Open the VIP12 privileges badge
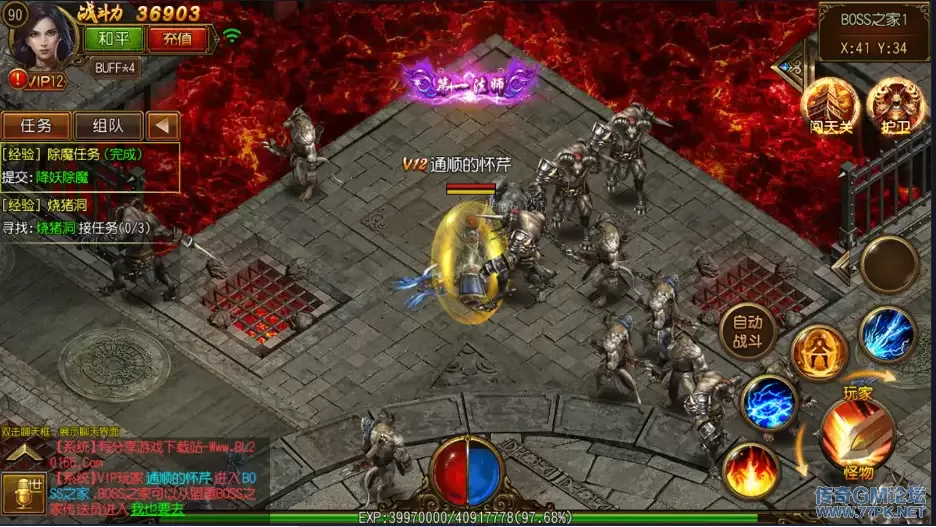Image resolution: width=936 pixels, height=527 pixels. (x=38, y=80)
